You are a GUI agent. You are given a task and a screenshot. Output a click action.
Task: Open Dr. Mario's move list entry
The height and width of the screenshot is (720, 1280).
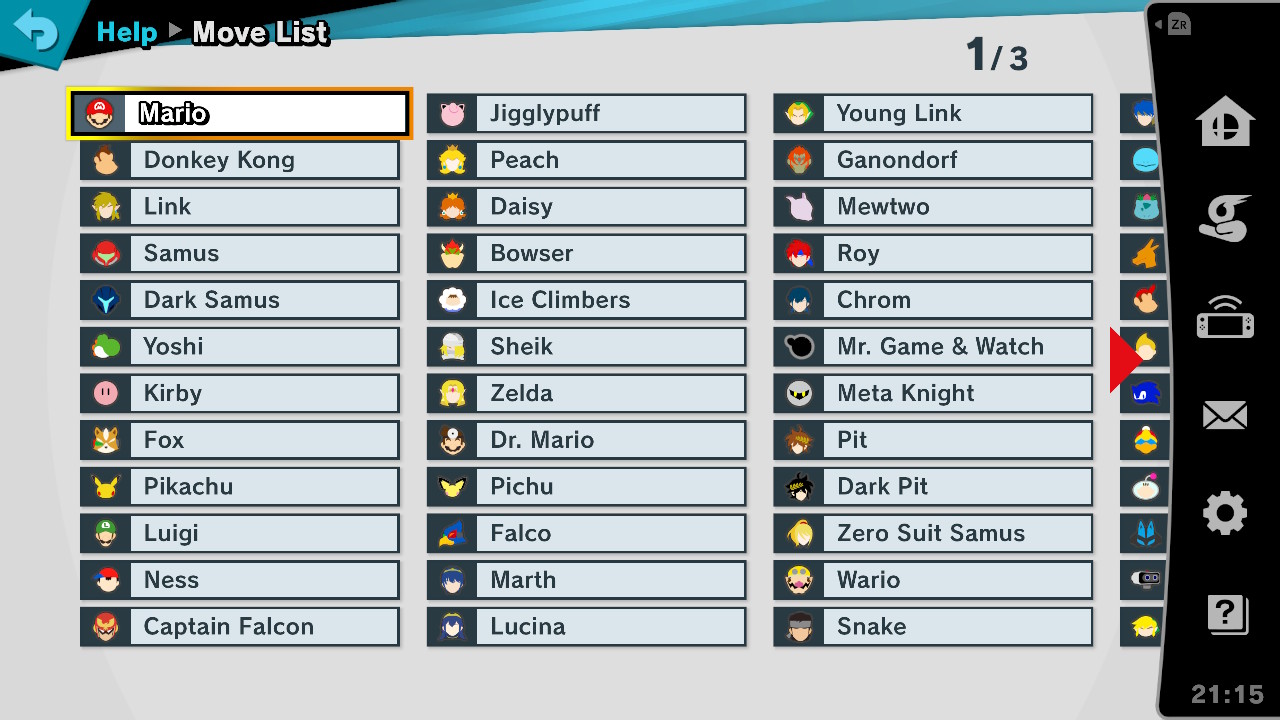[x=586, y=439]
